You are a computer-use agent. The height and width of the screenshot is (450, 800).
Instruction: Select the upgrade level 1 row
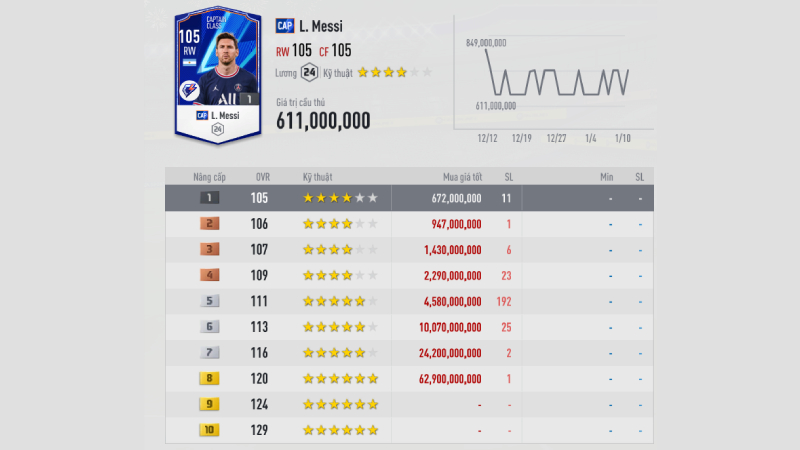click(x=410, y=198)
